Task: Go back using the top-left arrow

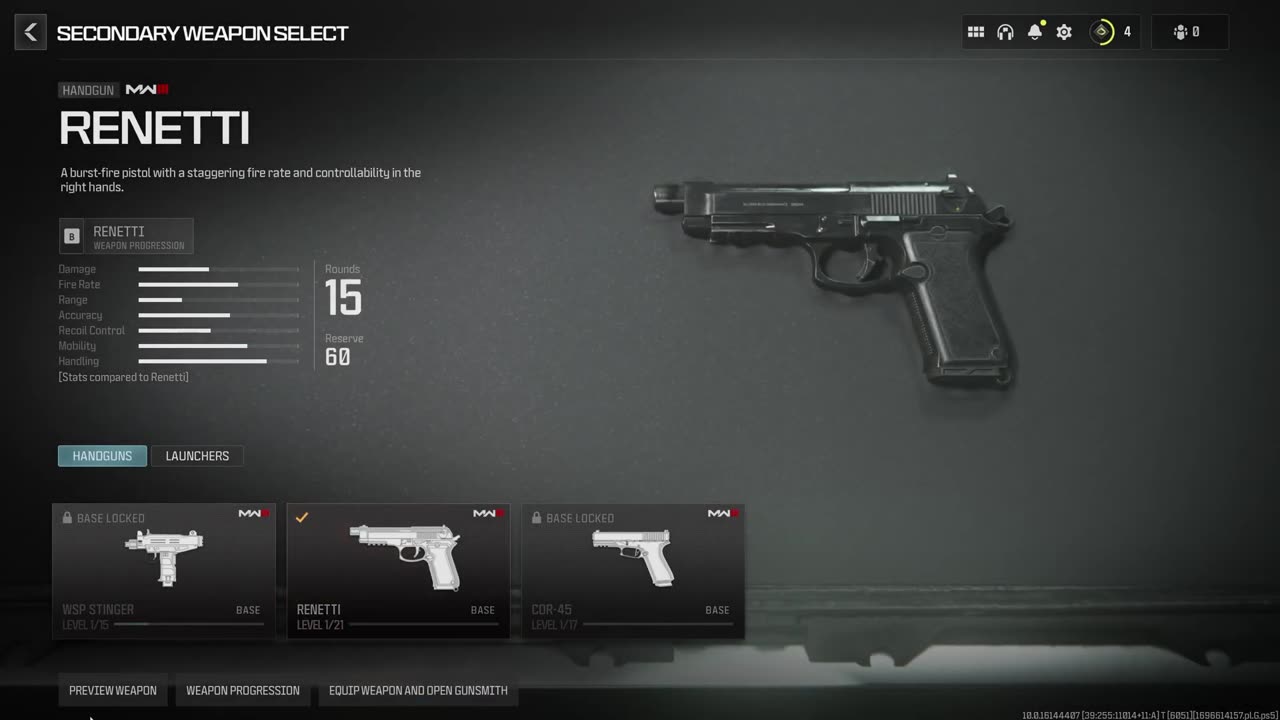Action: coord(30,33)
